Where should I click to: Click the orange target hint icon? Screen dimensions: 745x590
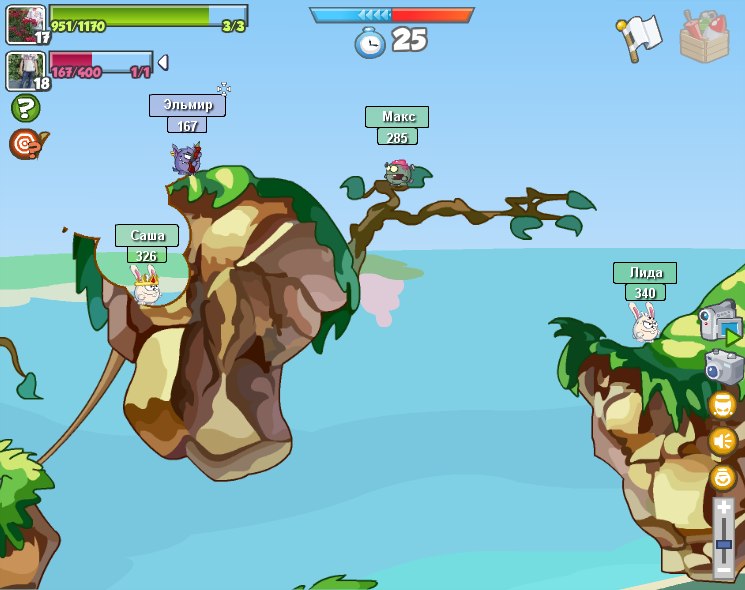point(26,144)
